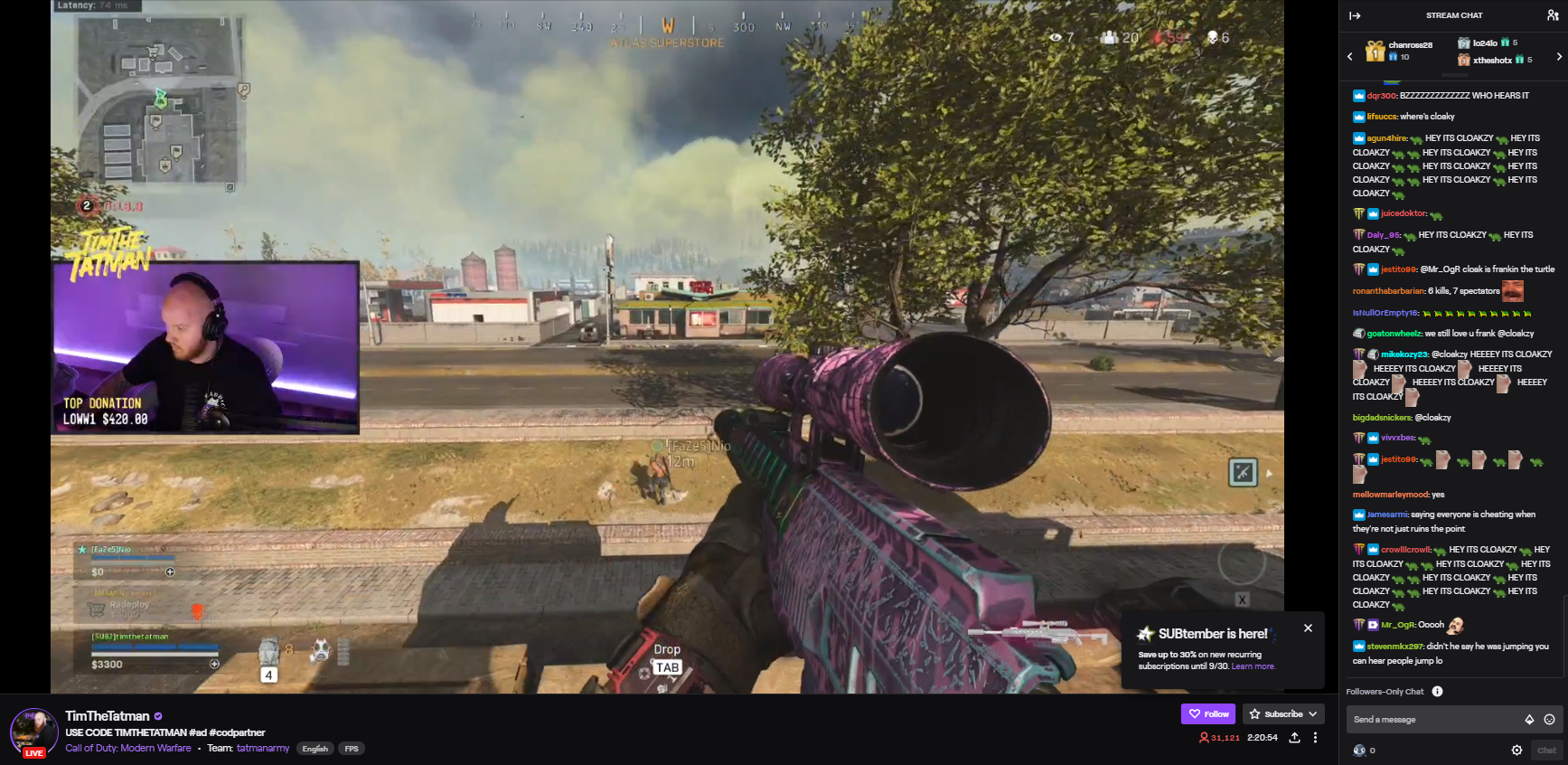Activate the square field upgrade icon
This screenshot has width=1568, height=765.
[1243, 472]
